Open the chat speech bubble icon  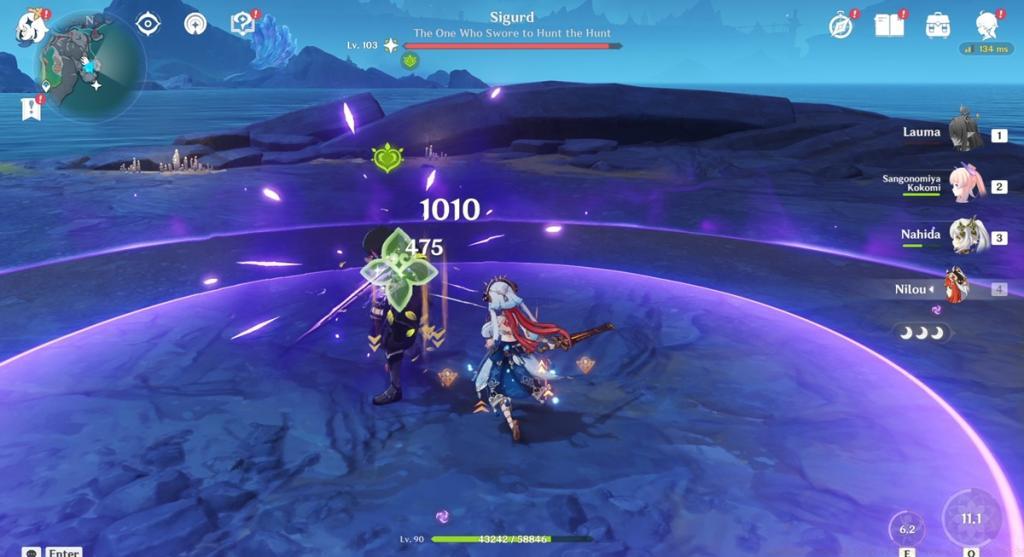tap(32, 552)
